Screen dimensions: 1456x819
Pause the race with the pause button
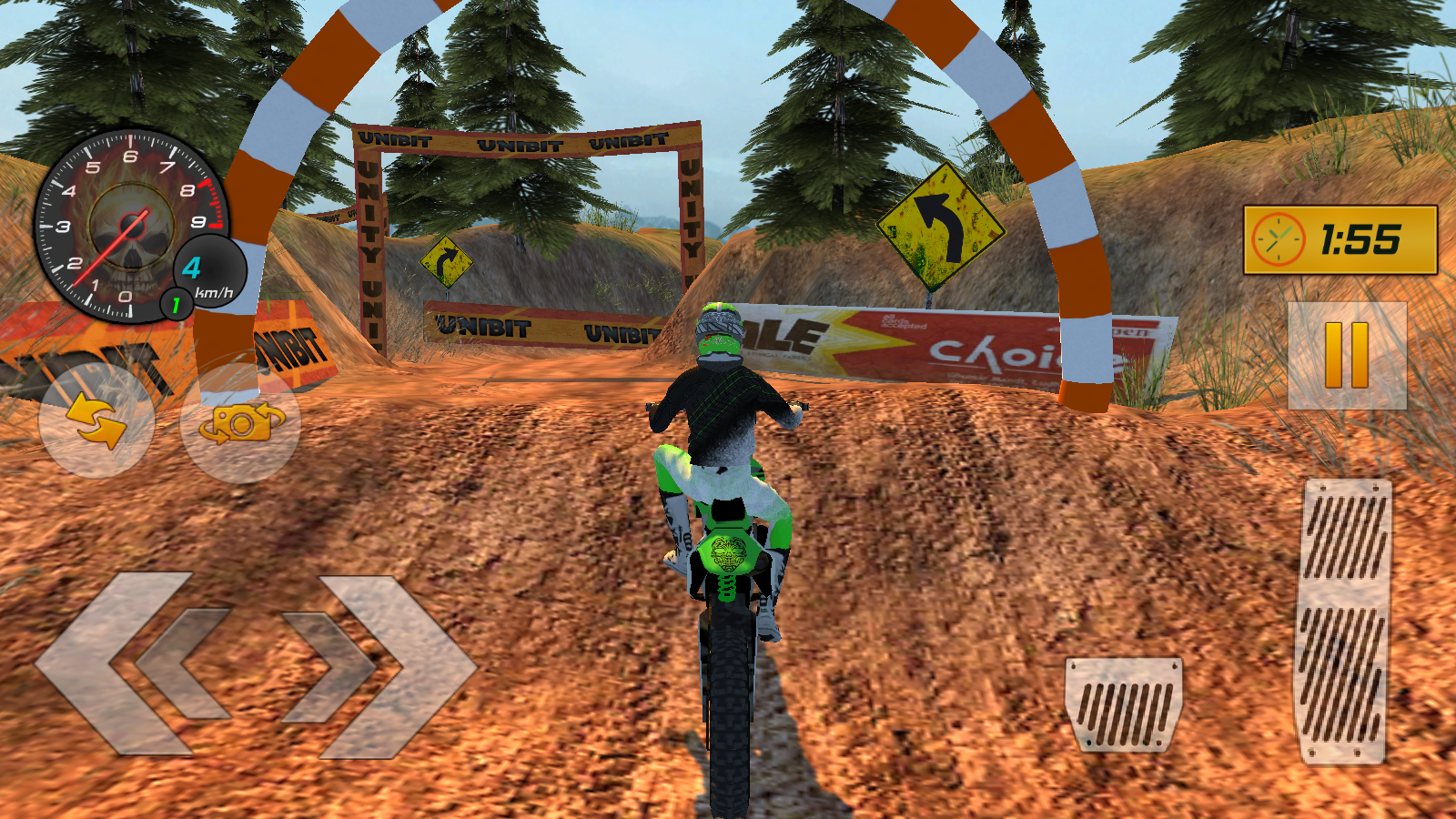point(1347,356)
